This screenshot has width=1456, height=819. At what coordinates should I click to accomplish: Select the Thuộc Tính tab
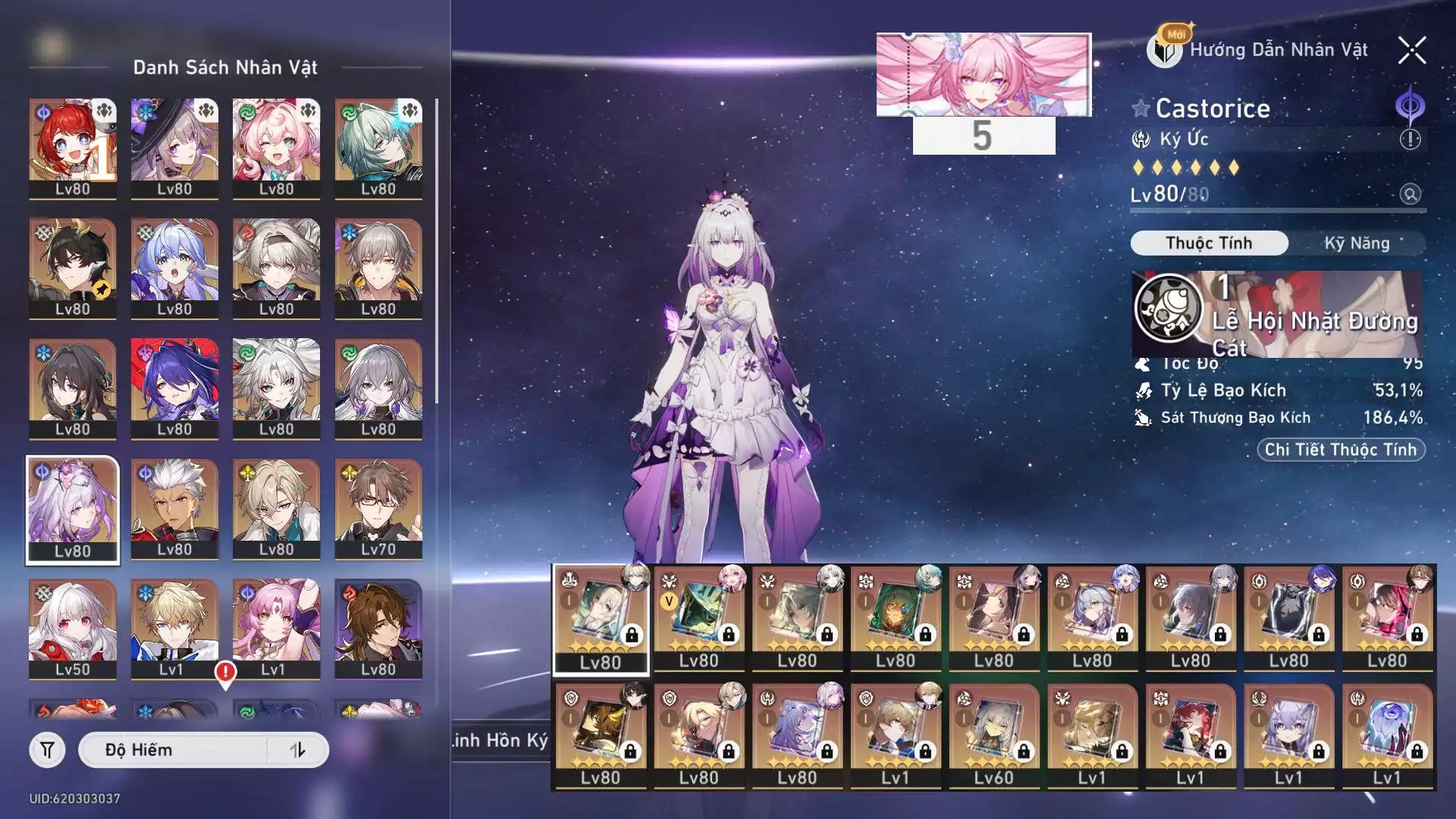tap(1209, 243)
